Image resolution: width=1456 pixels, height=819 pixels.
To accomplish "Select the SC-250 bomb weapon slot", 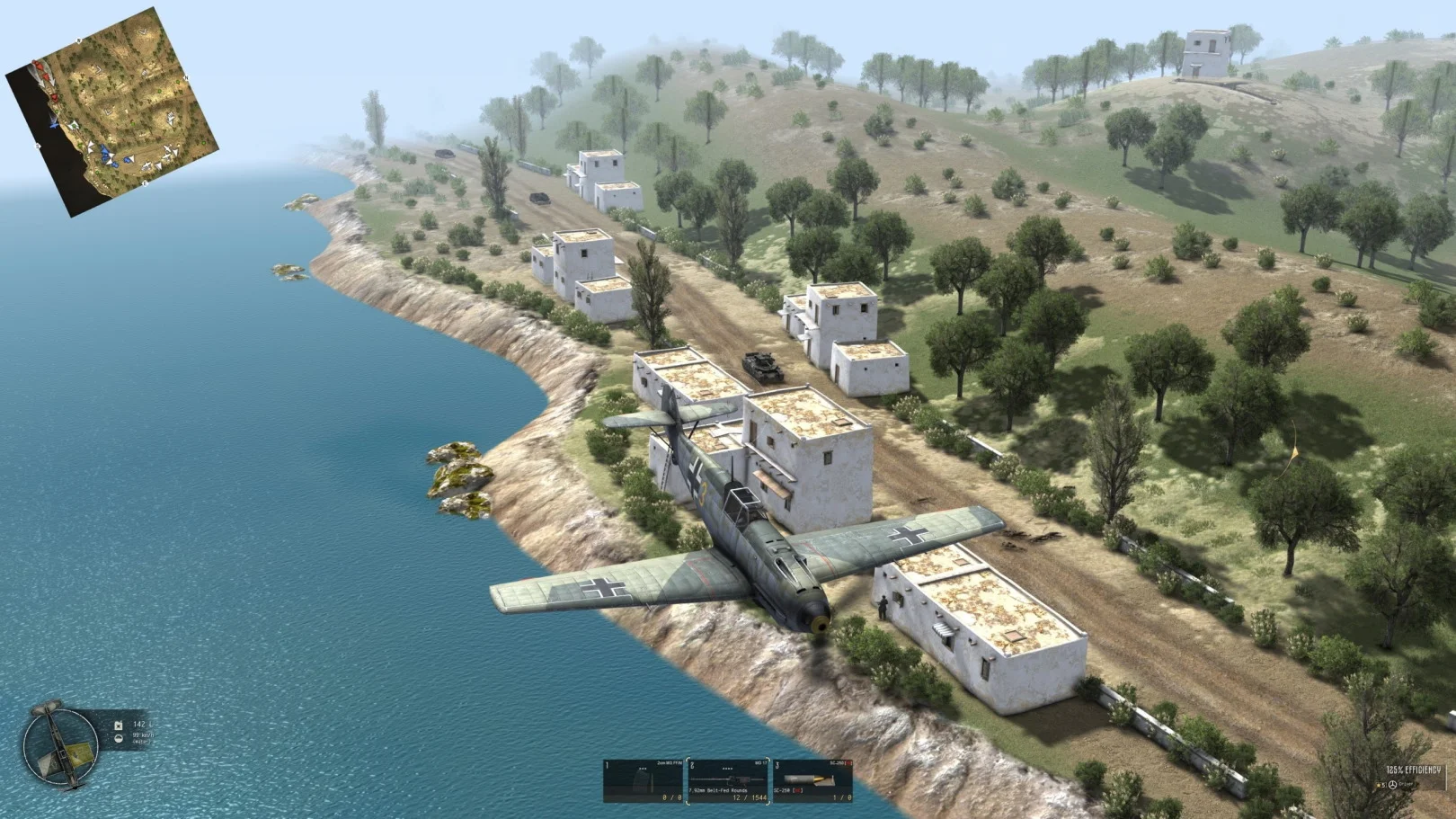I will click(x=812, y=780).
